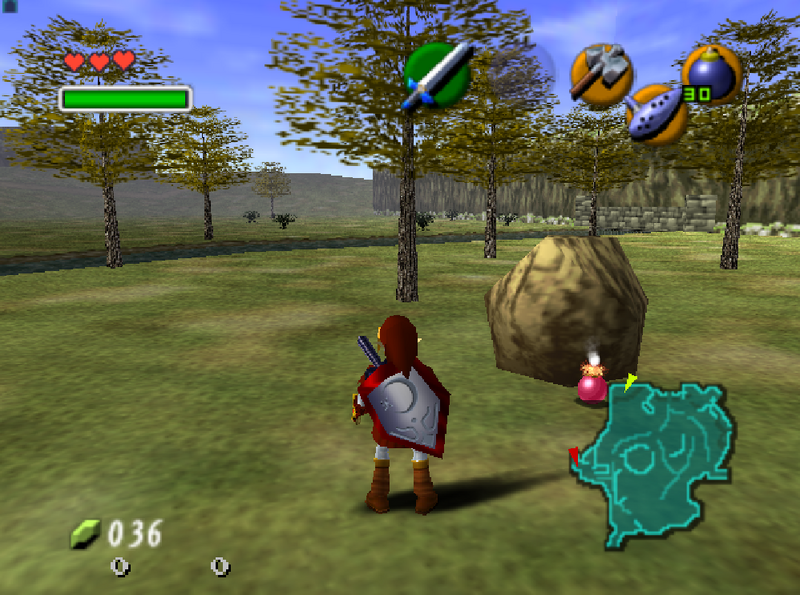Select the sword icon on the green button
This screenshot has height=595, width=800.
pos(437,75)
